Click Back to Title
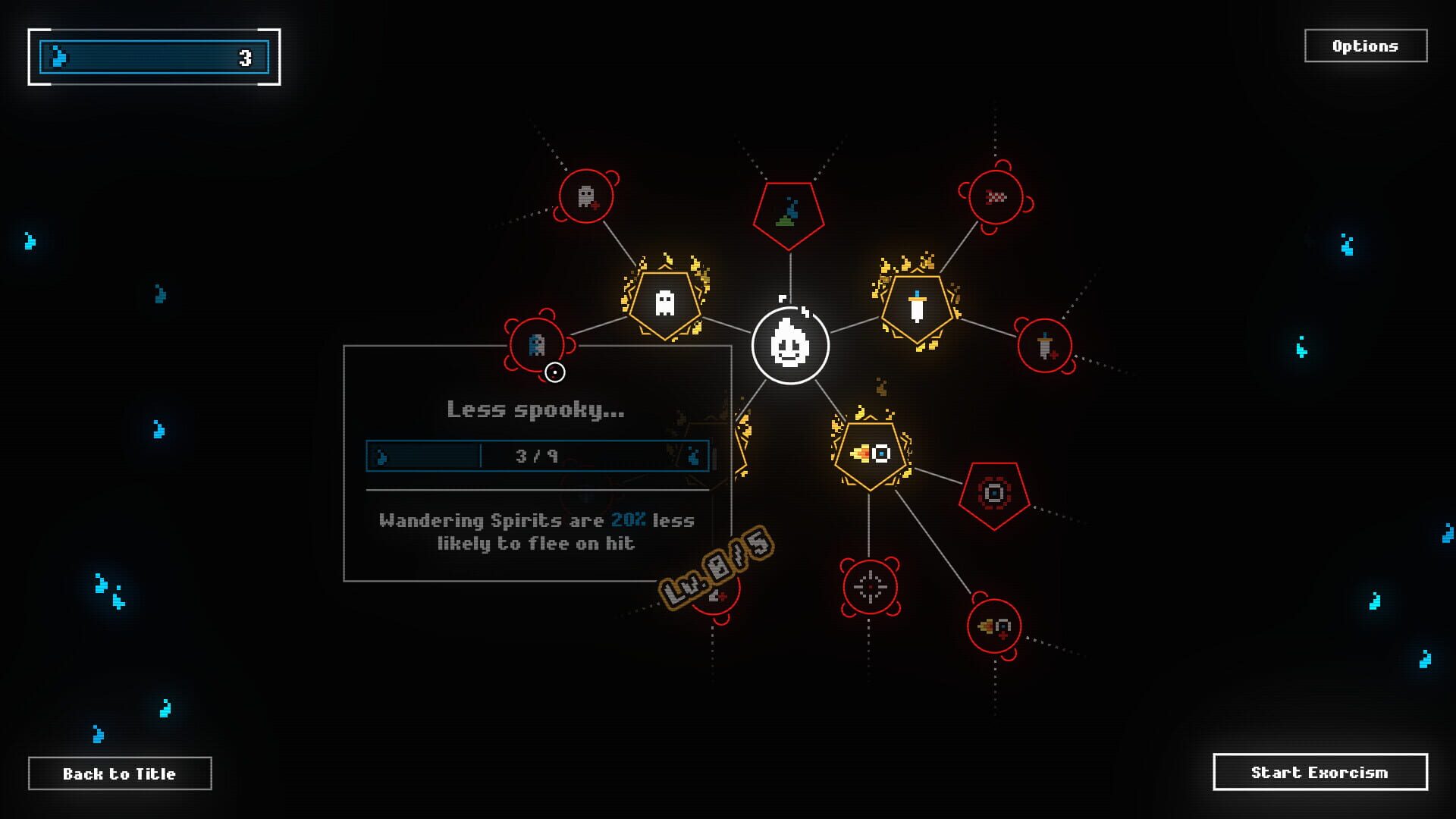Image resolution: width=1456 pixels, height=819 pixels. [119, 773]
